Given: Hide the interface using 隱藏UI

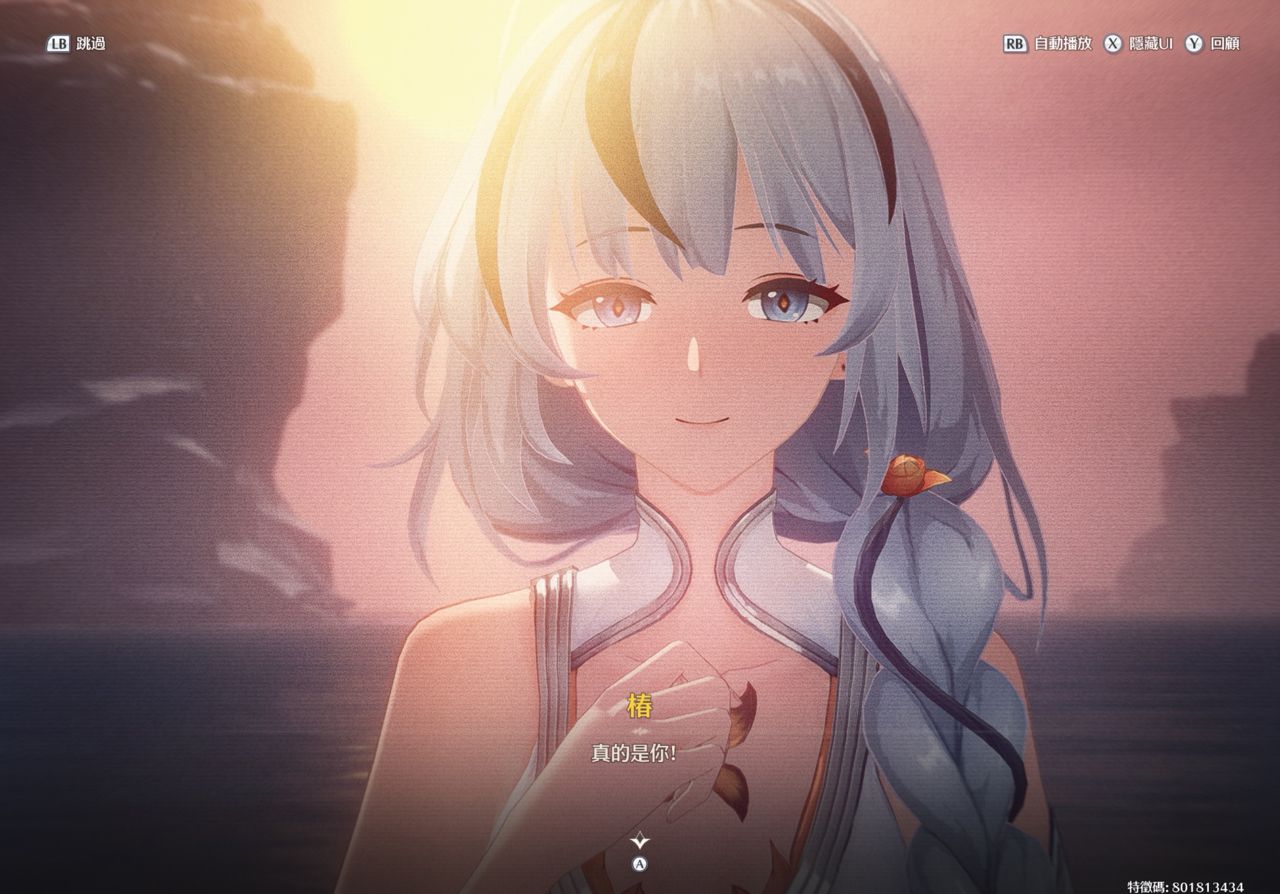Looking at the screenshot, I should coord(1138,44).
